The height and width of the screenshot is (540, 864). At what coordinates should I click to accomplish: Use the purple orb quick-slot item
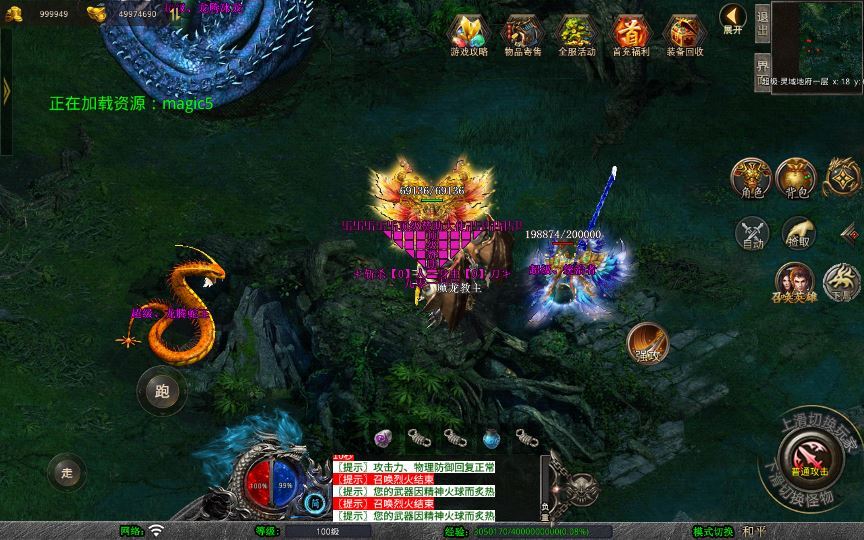[382, 437]
